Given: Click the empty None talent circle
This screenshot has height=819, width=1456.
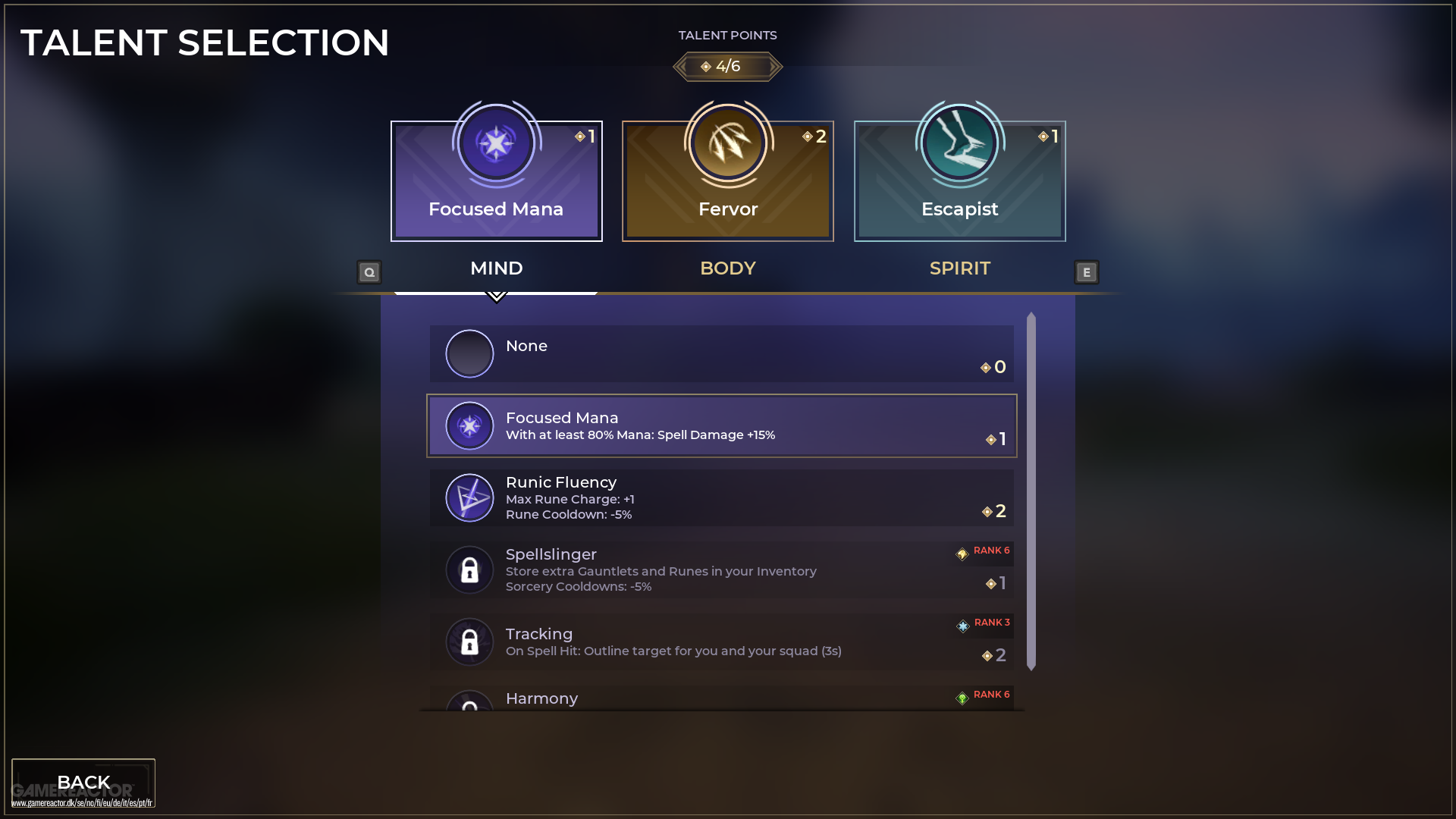Looking at the screenshot, I should pyautogui.click(x=469, y=353).
